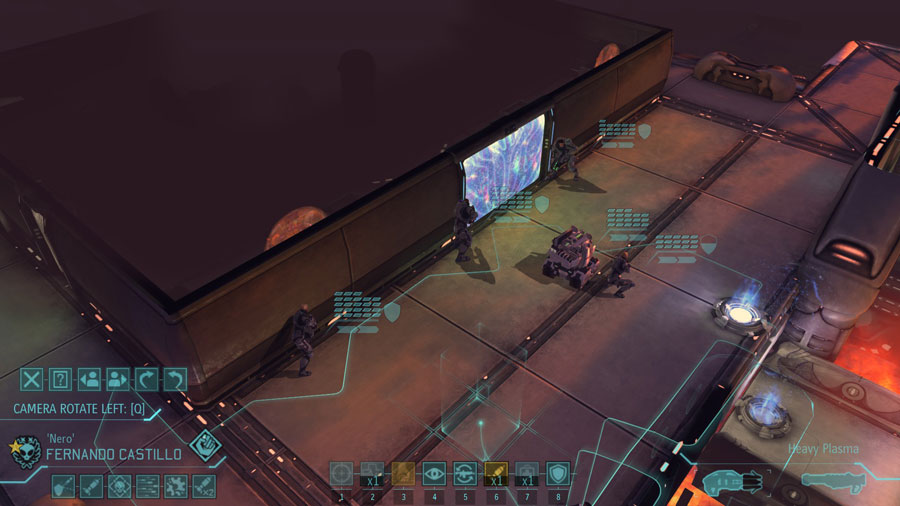Viewport: 900px width, 506px height.
Task: Rotate the camera with the counter-clockwise arrow button
Action: click(175, 379)
